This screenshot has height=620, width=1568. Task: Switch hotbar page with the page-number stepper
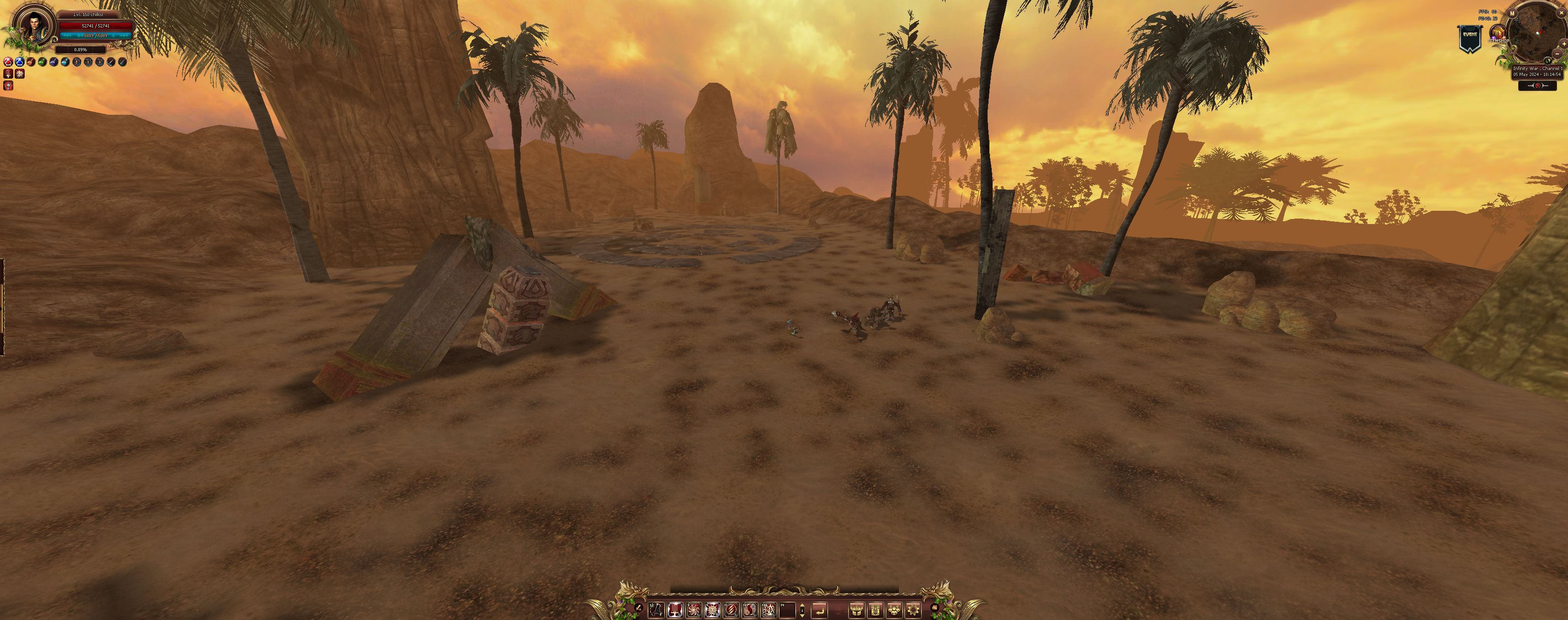[802, 609]
